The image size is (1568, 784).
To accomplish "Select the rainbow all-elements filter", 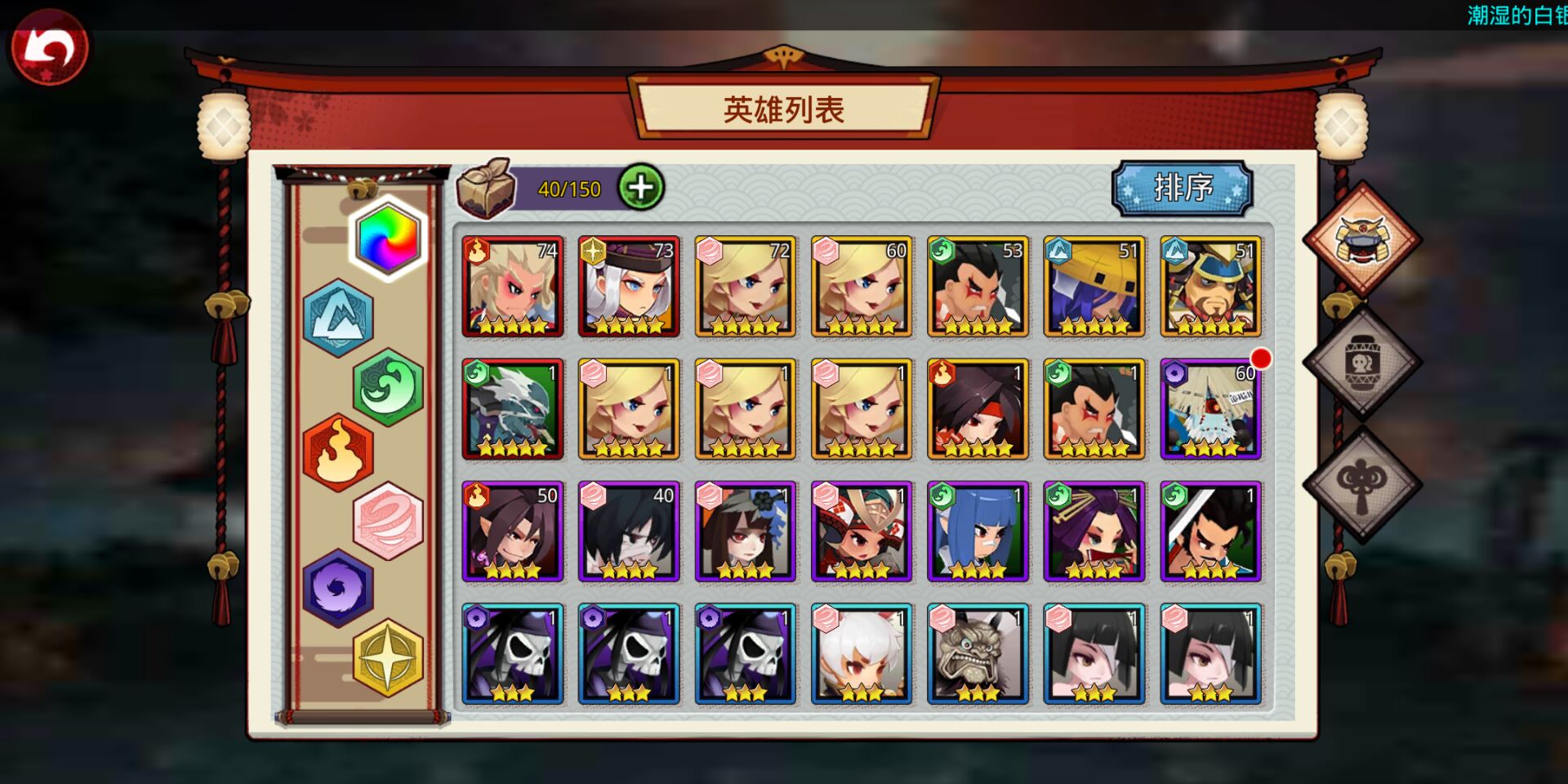I will coord(389,238).
